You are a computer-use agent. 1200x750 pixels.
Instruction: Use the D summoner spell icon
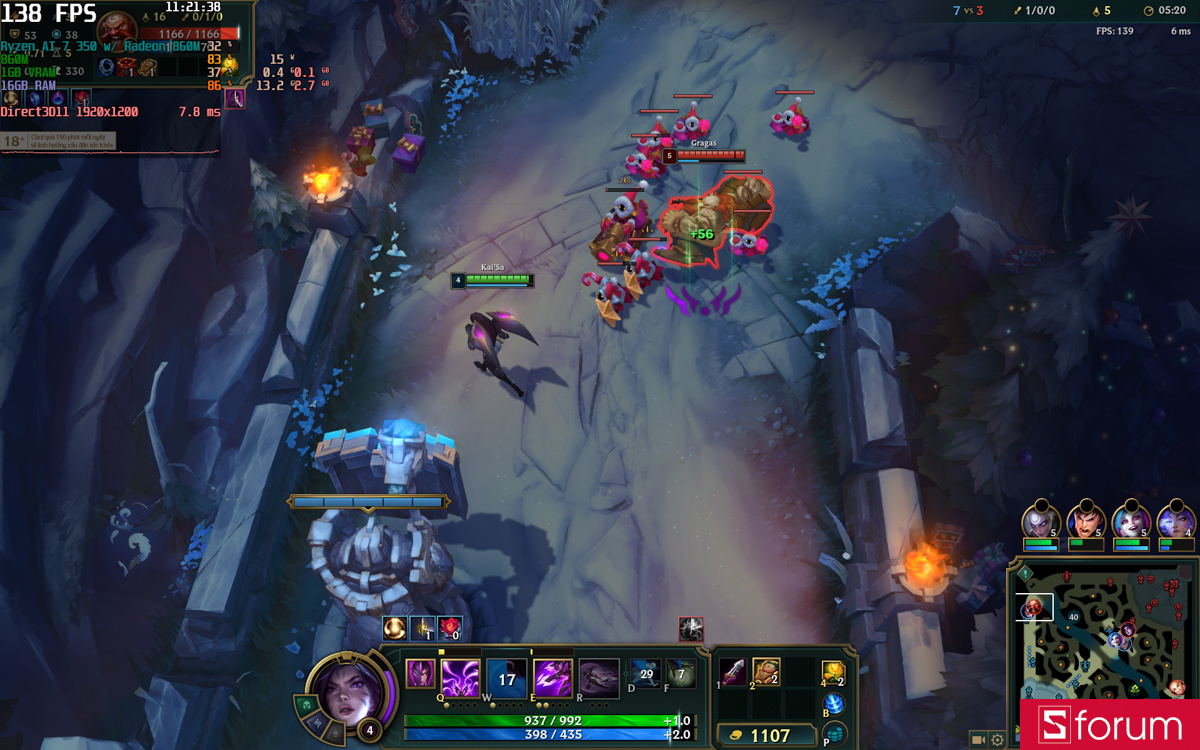click(x=645, y=673)
